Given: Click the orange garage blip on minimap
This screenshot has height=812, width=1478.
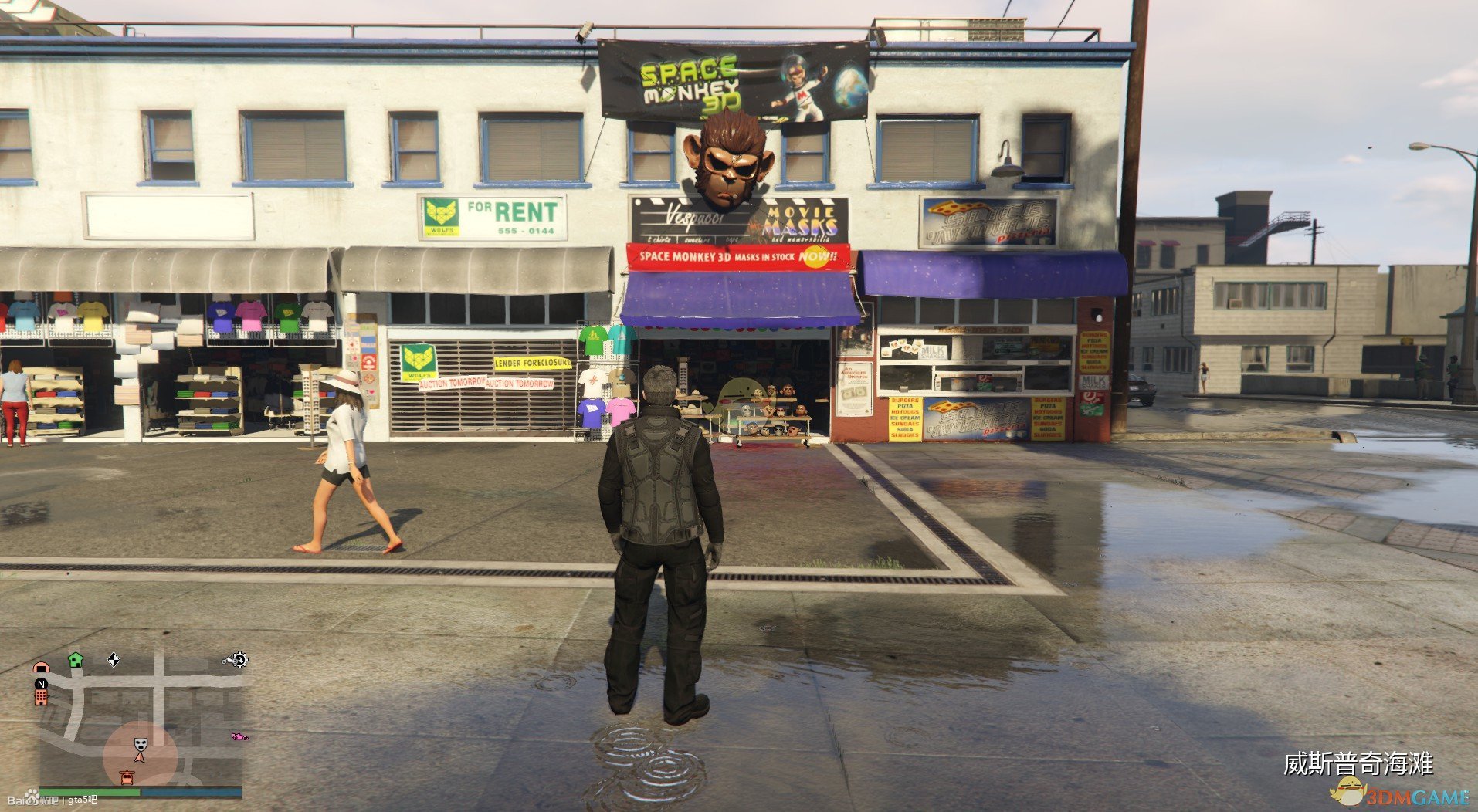Looking at the screenshot, I should 41,667.
